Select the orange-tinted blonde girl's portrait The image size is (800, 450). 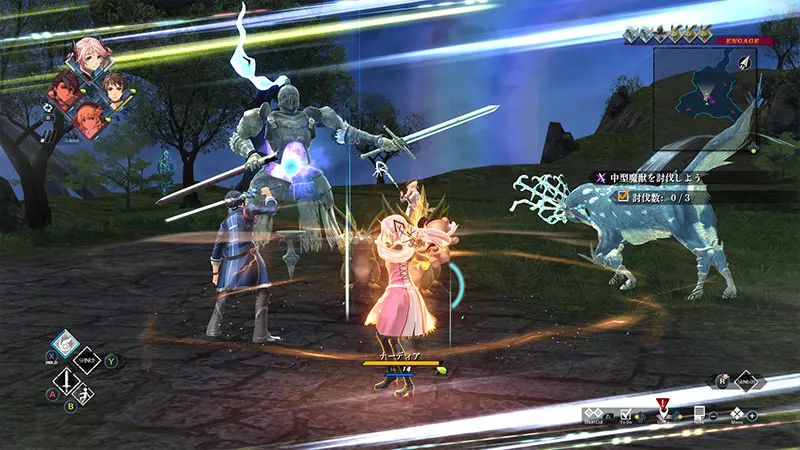click(x=89, y=120)
